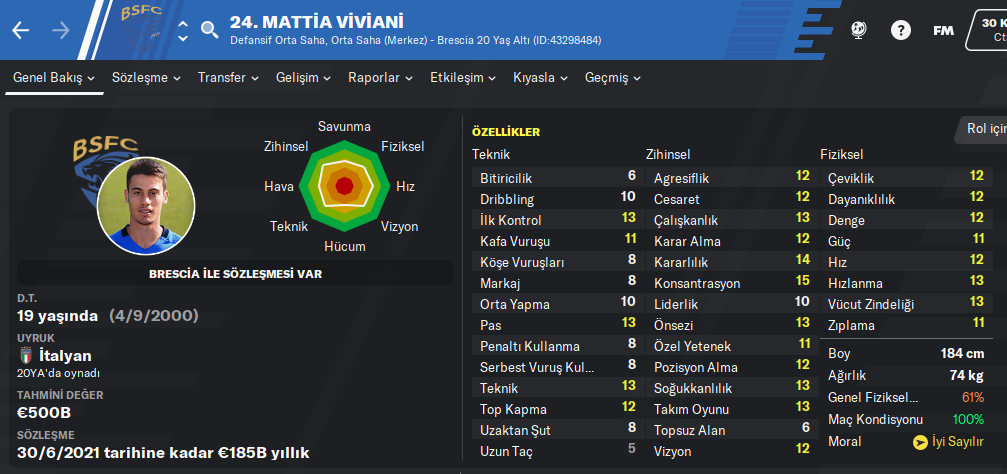The image size is (1007, 474).
Task: Click the help question mark icon
Action: click(901, 30)
